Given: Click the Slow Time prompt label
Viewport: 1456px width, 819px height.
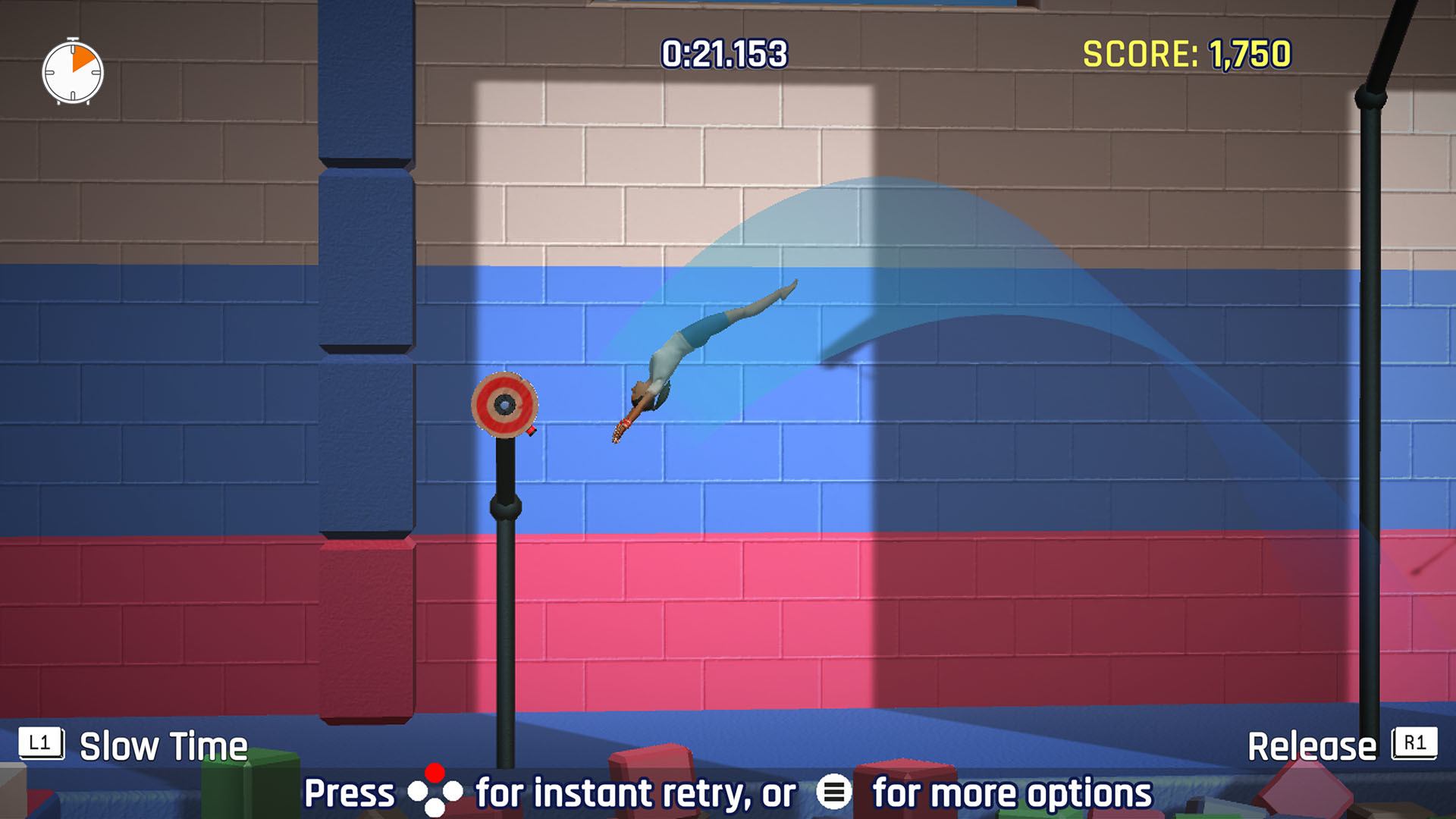Looking at the screenshot, I should click(164, 746).
